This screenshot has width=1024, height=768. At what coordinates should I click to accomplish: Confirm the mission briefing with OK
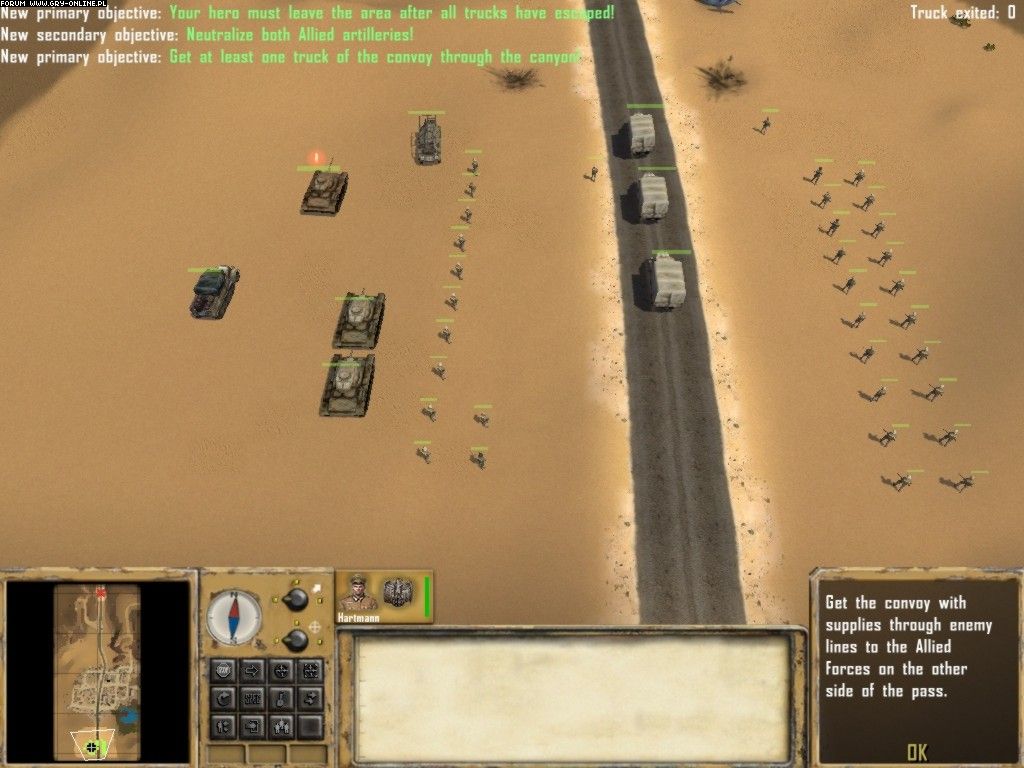tap(916, 751)
